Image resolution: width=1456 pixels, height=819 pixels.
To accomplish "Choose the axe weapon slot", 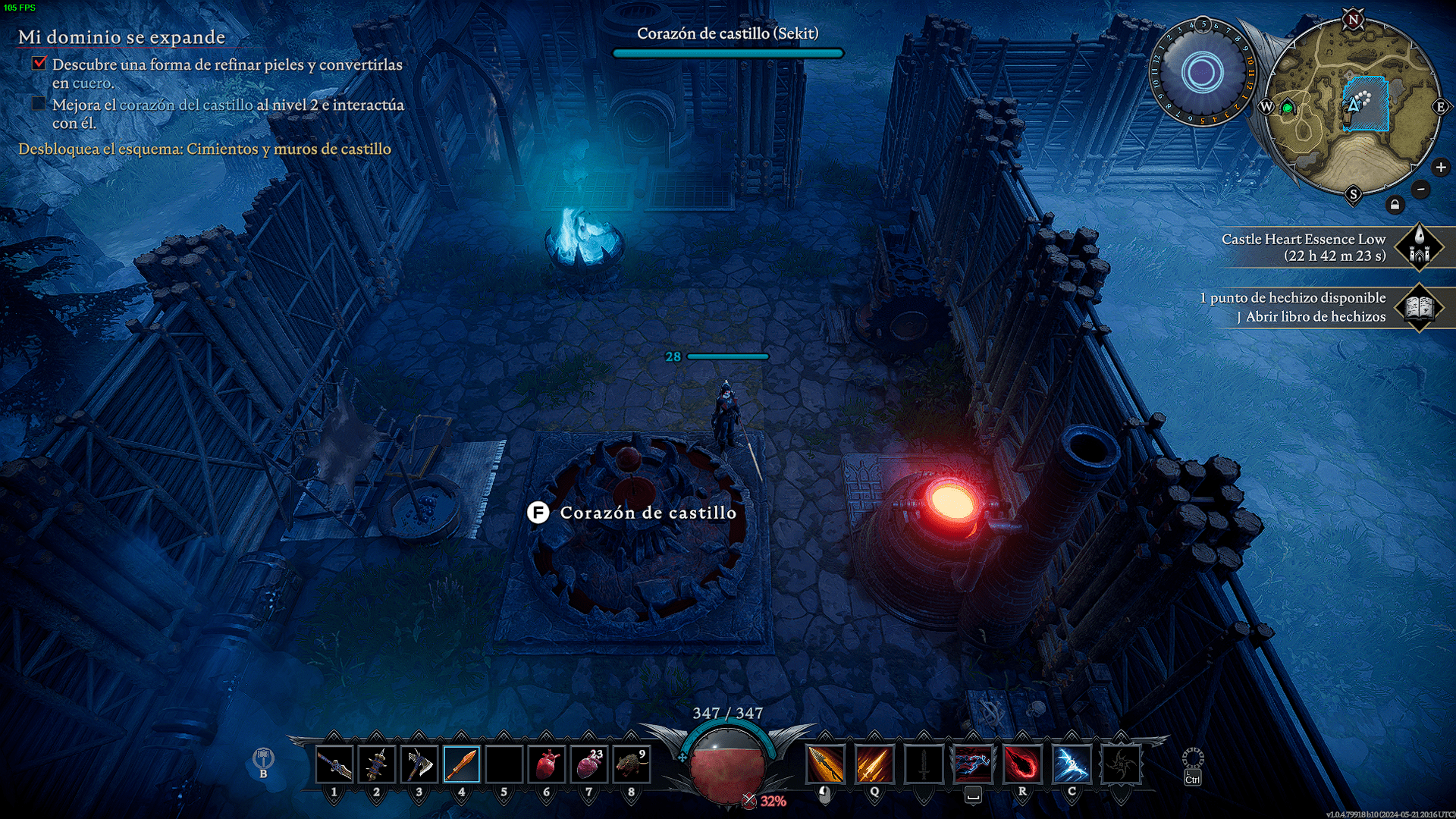I will point(419,764).
